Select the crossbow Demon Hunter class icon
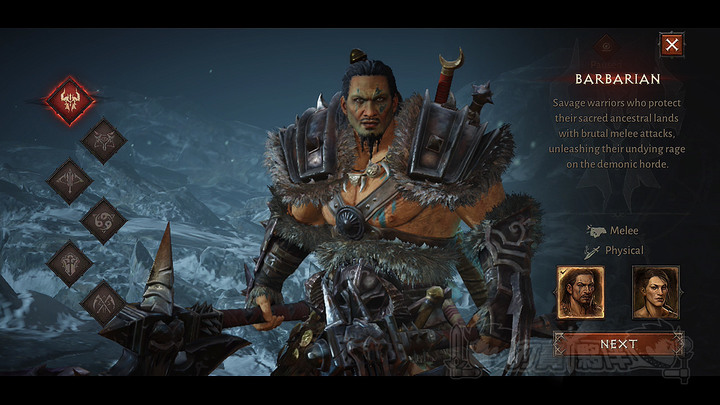720x405 pixels. coord(70,181)
